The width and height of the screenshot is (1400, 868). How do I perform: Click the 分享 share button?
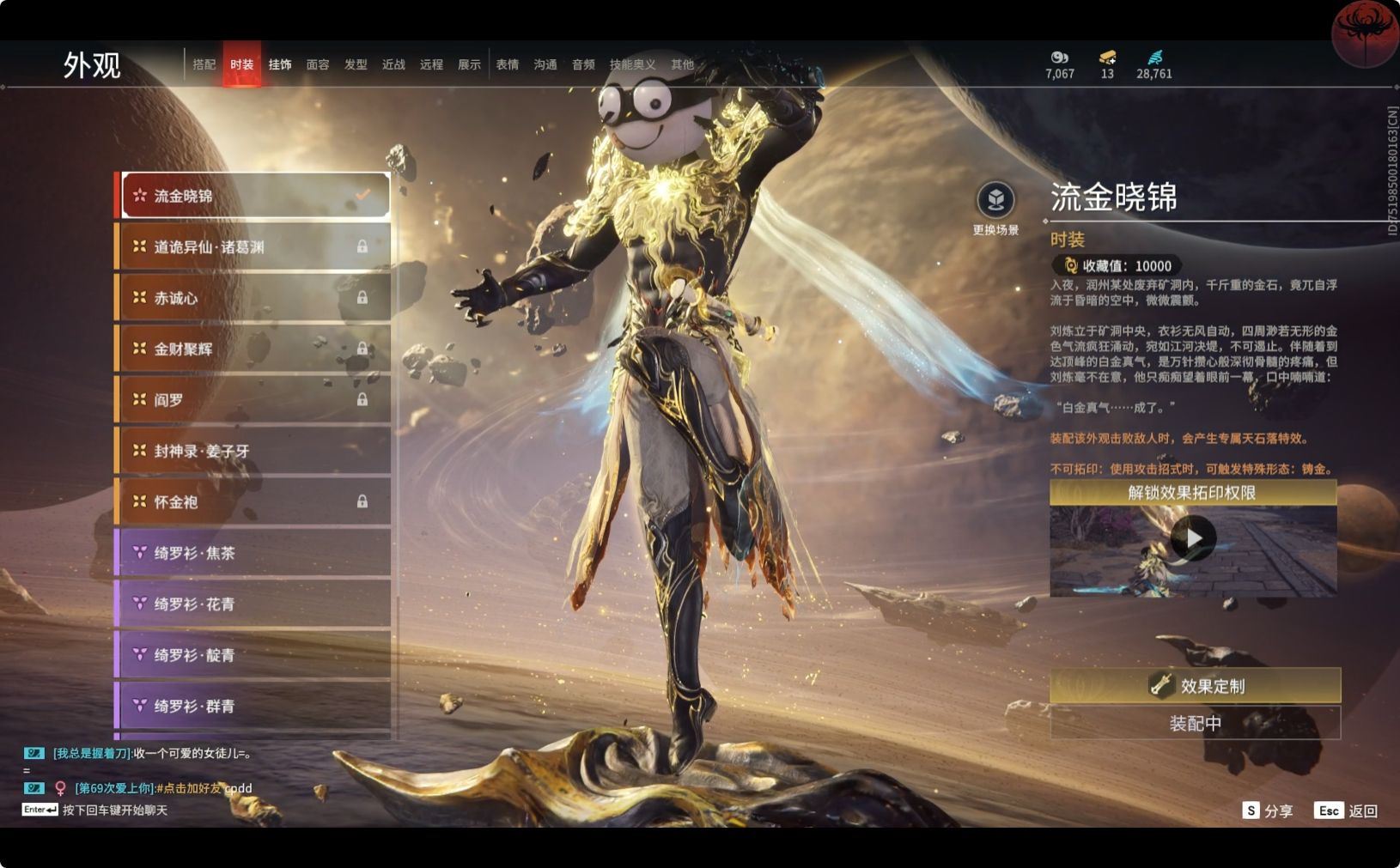tap(1268, 810)
